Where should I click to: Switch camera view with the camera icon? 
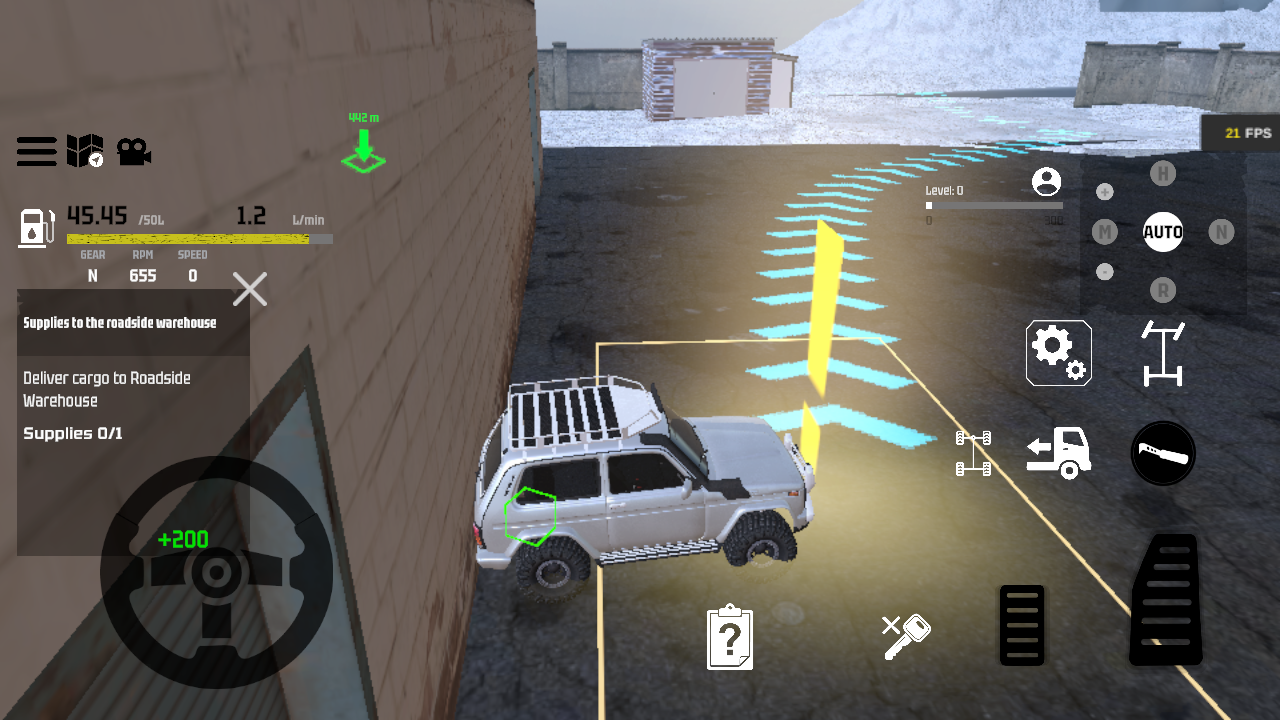click(133, 151)
